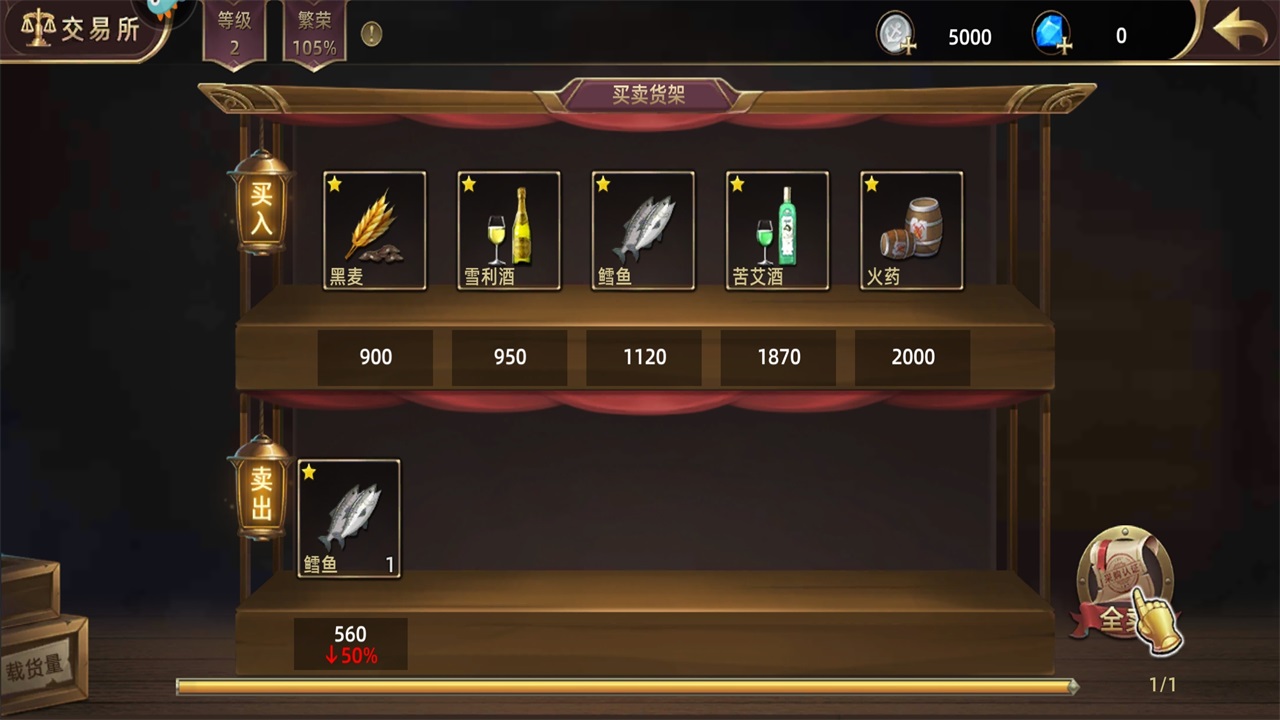Image resolution: width=1280 pixels, height=720 pixels.
Task: Click the 1120 price tag for 鳕鱼
Action: coord(643,356)
